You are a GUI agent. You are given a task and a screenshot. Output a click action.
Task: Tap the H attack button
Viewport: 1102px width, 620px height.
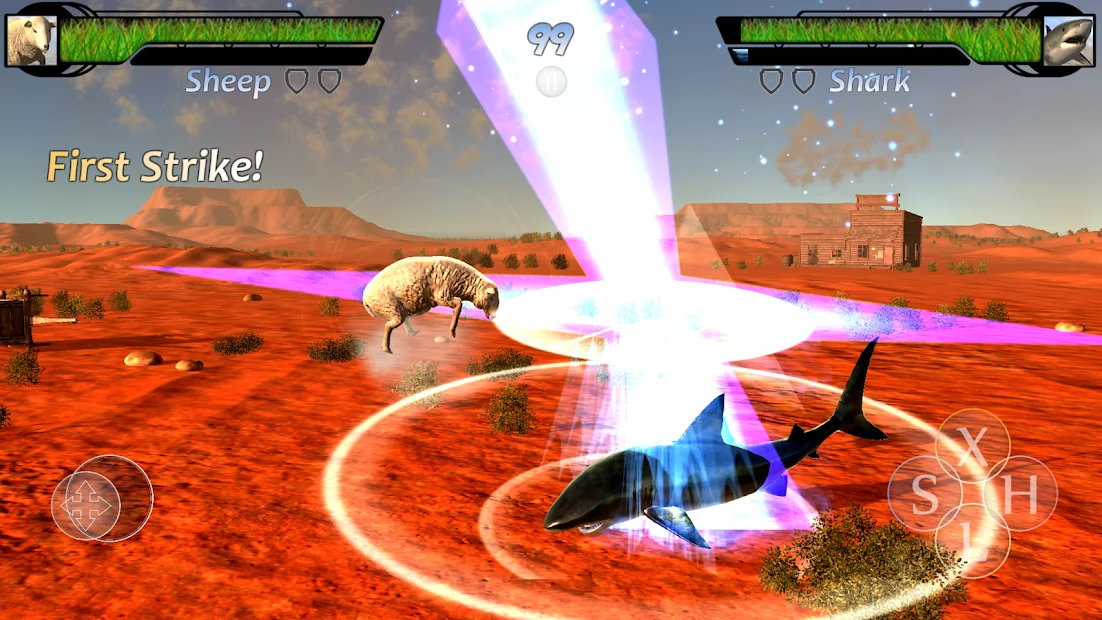(1020, 494)
